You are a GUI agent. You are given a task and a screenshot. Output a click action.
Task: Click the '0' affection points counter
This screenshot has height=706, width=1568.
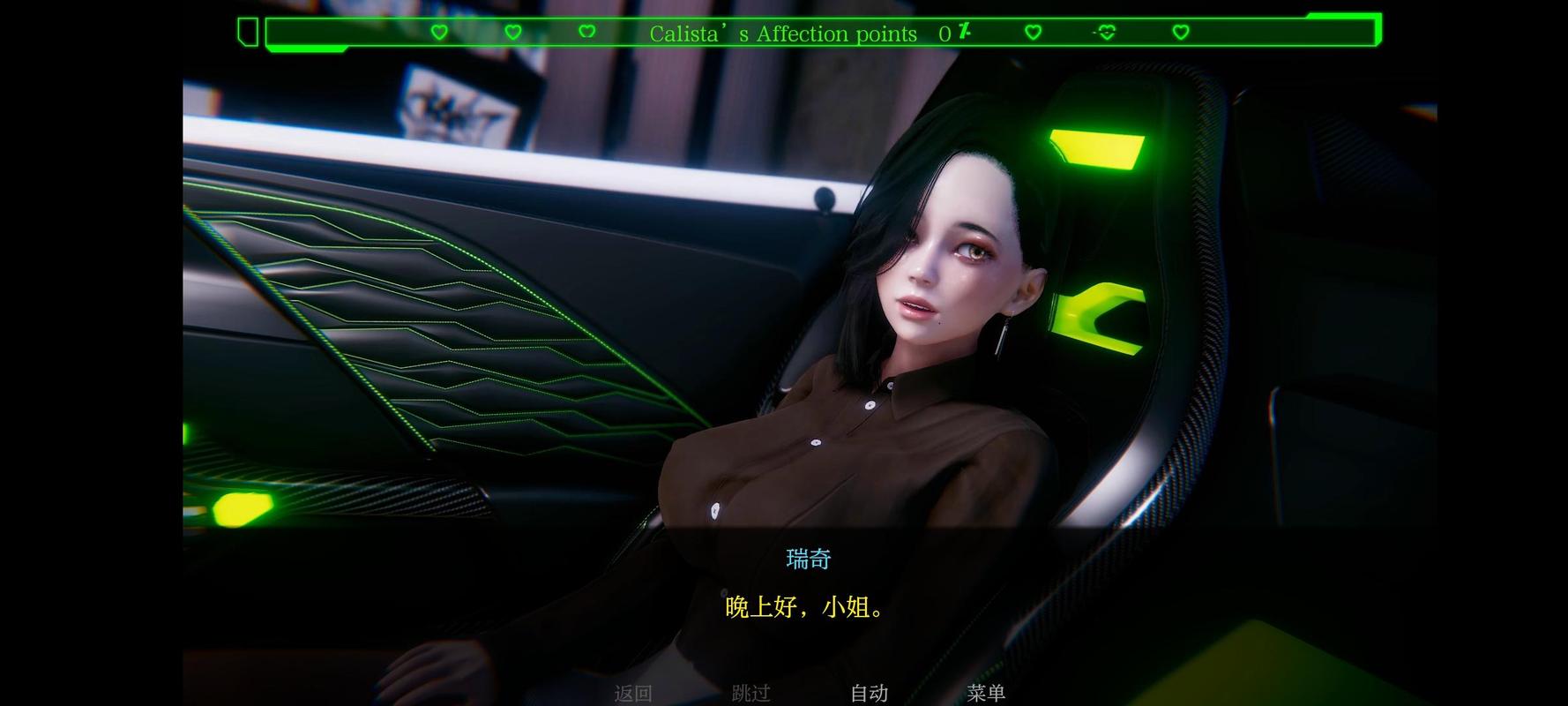pos(944,34)
